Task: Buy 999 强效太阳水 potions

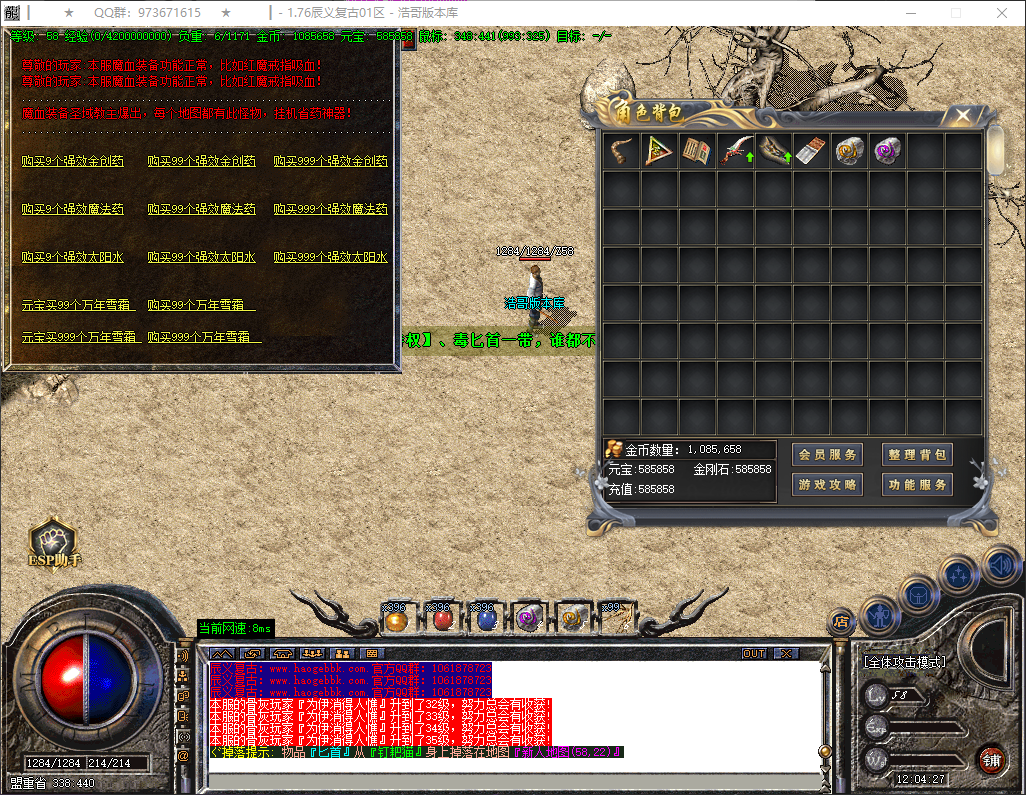Action: coord(330,257)
